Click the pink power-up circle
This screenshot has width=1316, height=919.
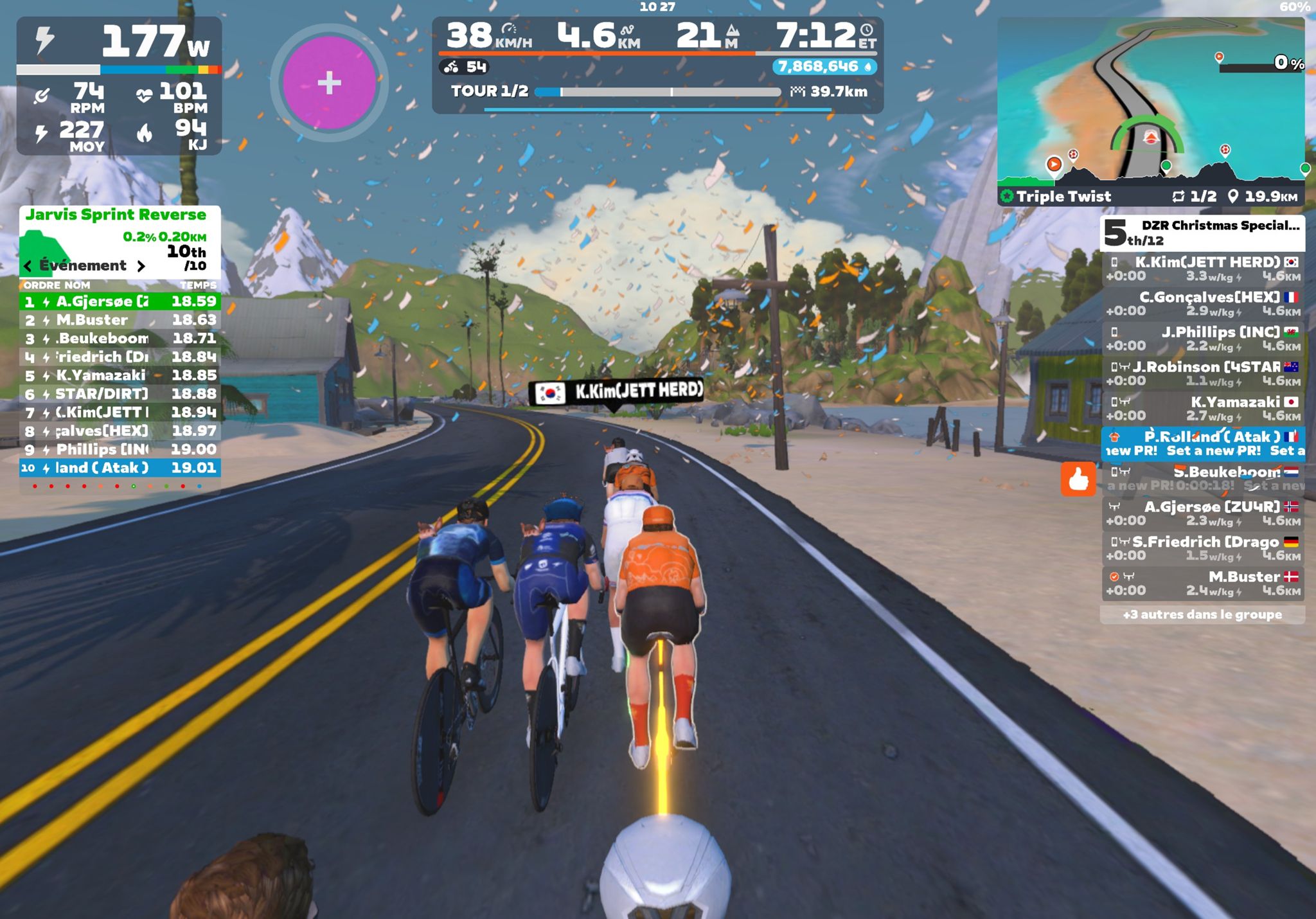[329, 83]
